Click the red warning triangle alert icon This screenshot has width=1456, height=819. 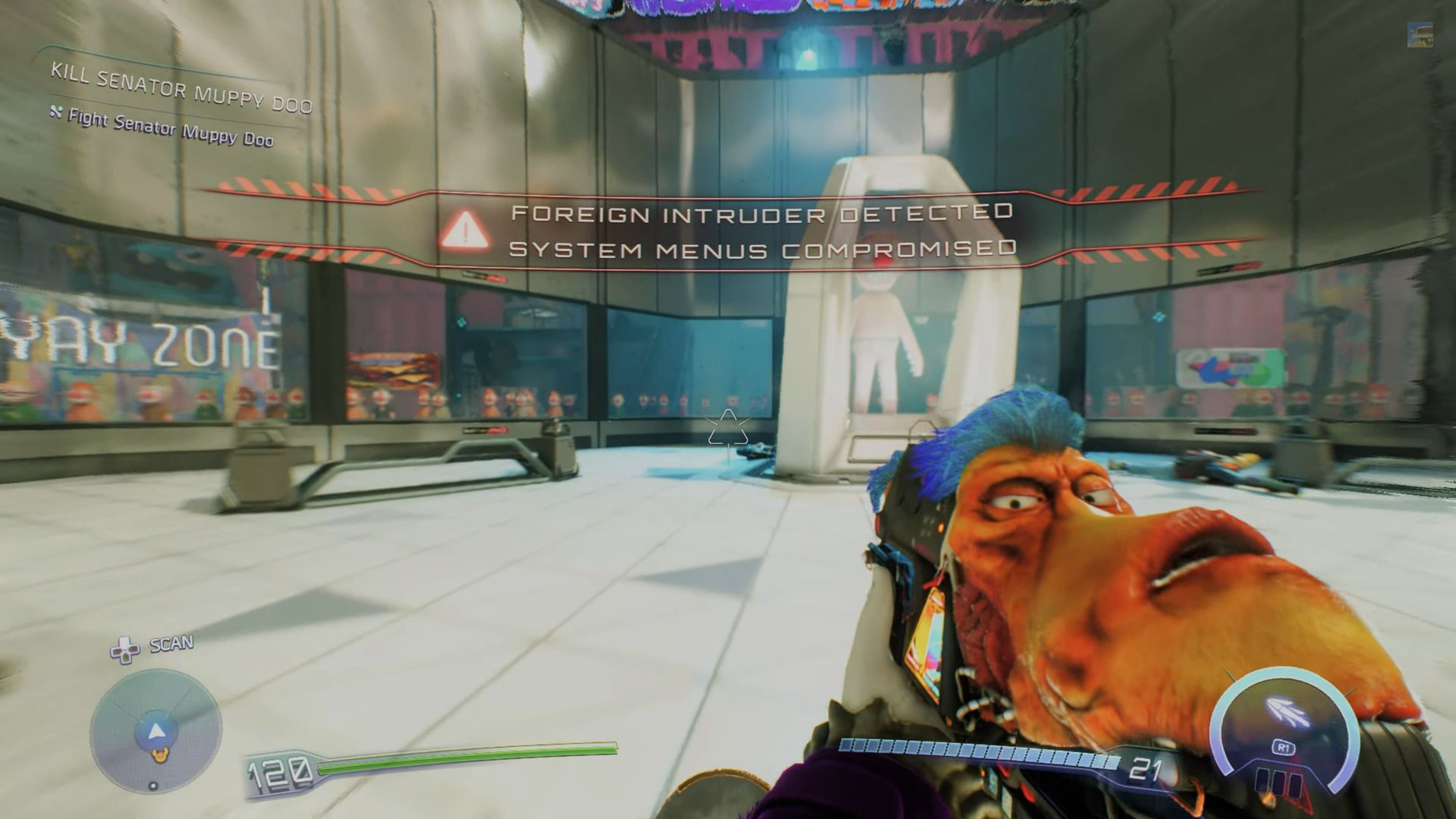pyautogui.click(x=464, y=229)
